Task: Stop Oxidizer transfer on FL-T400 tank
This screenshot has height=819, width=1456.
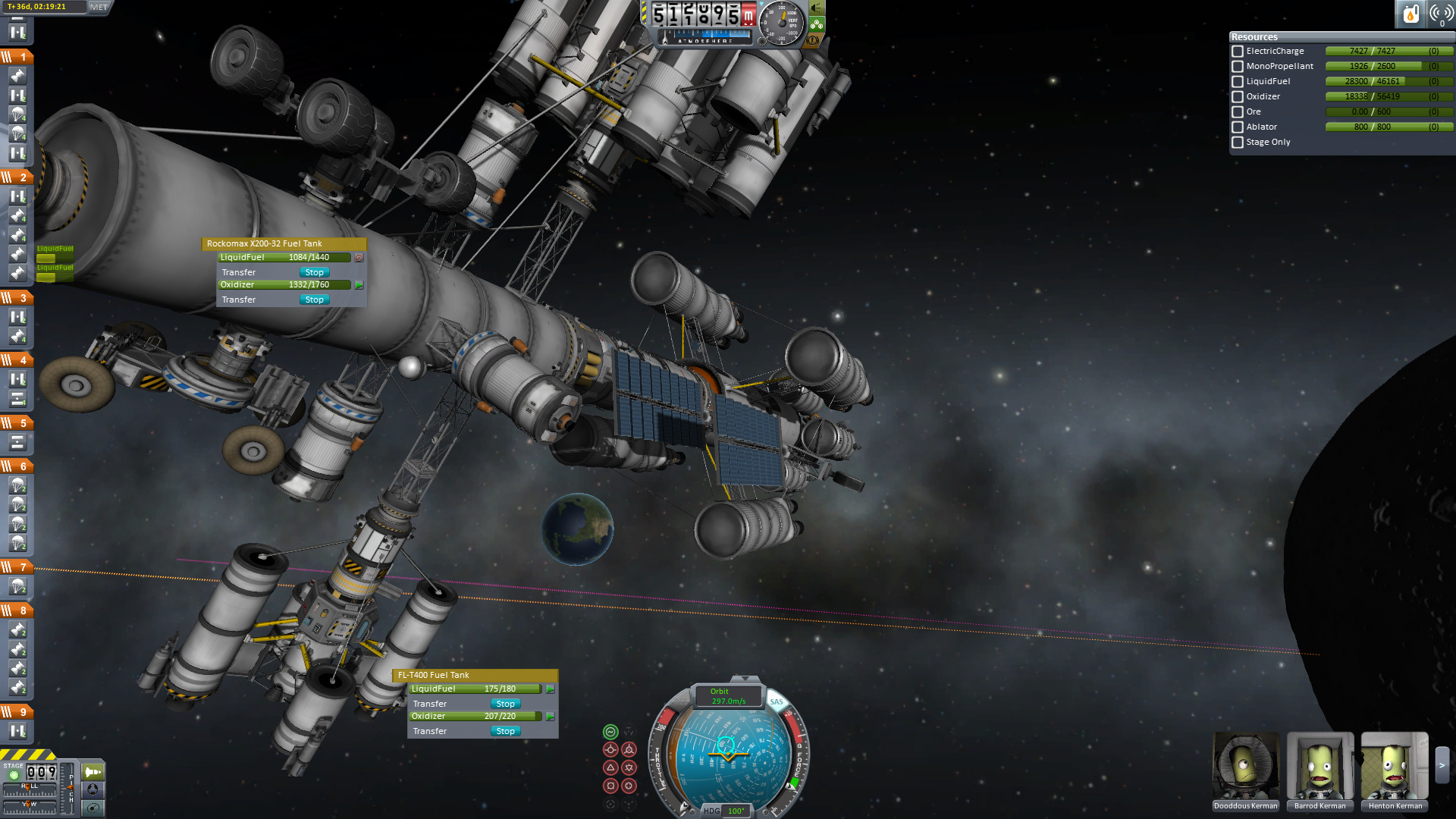Action: click(x=505, y=731)
